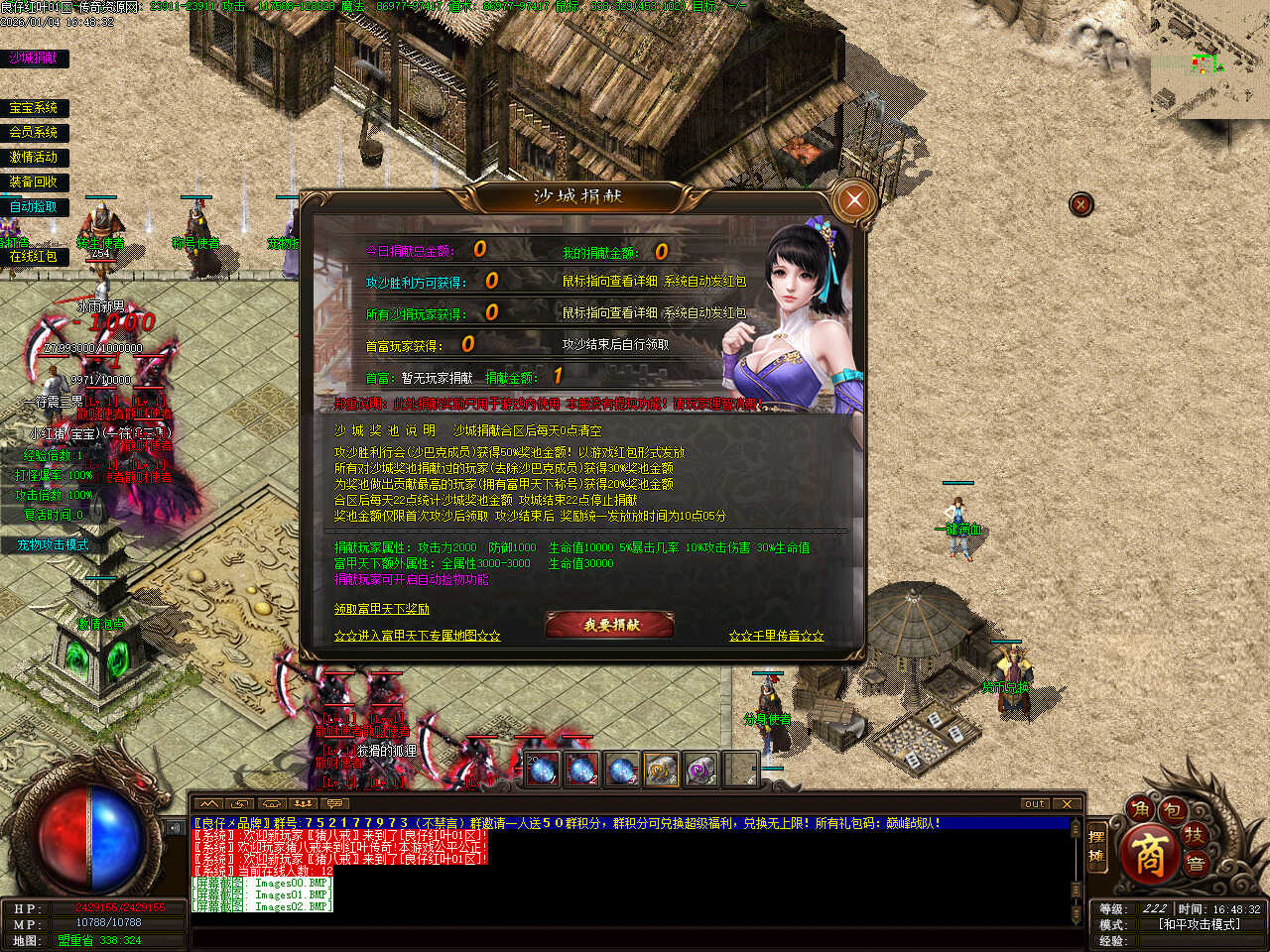Open the 会员系统 menu
Screen dimensions: 1270x952
click(x=34, y=132)
